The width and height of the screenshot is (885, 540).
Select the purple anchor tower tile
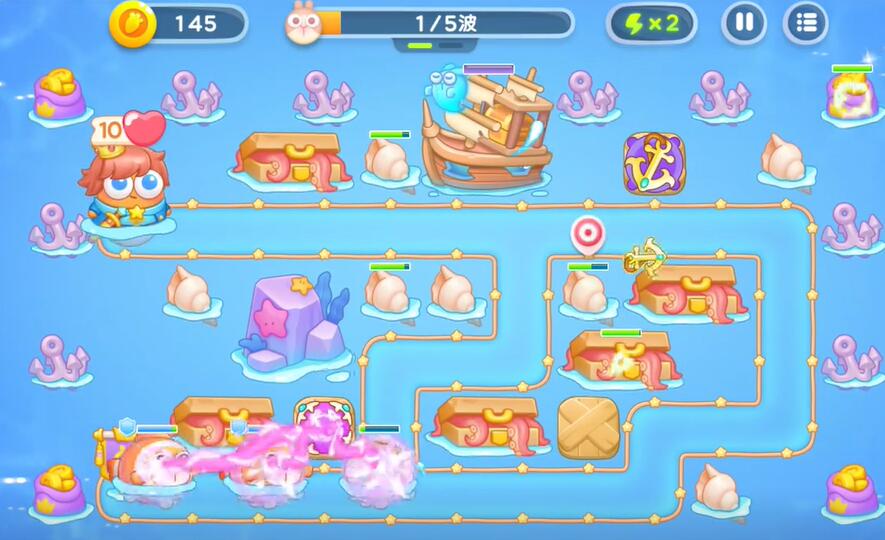point(654,163)
